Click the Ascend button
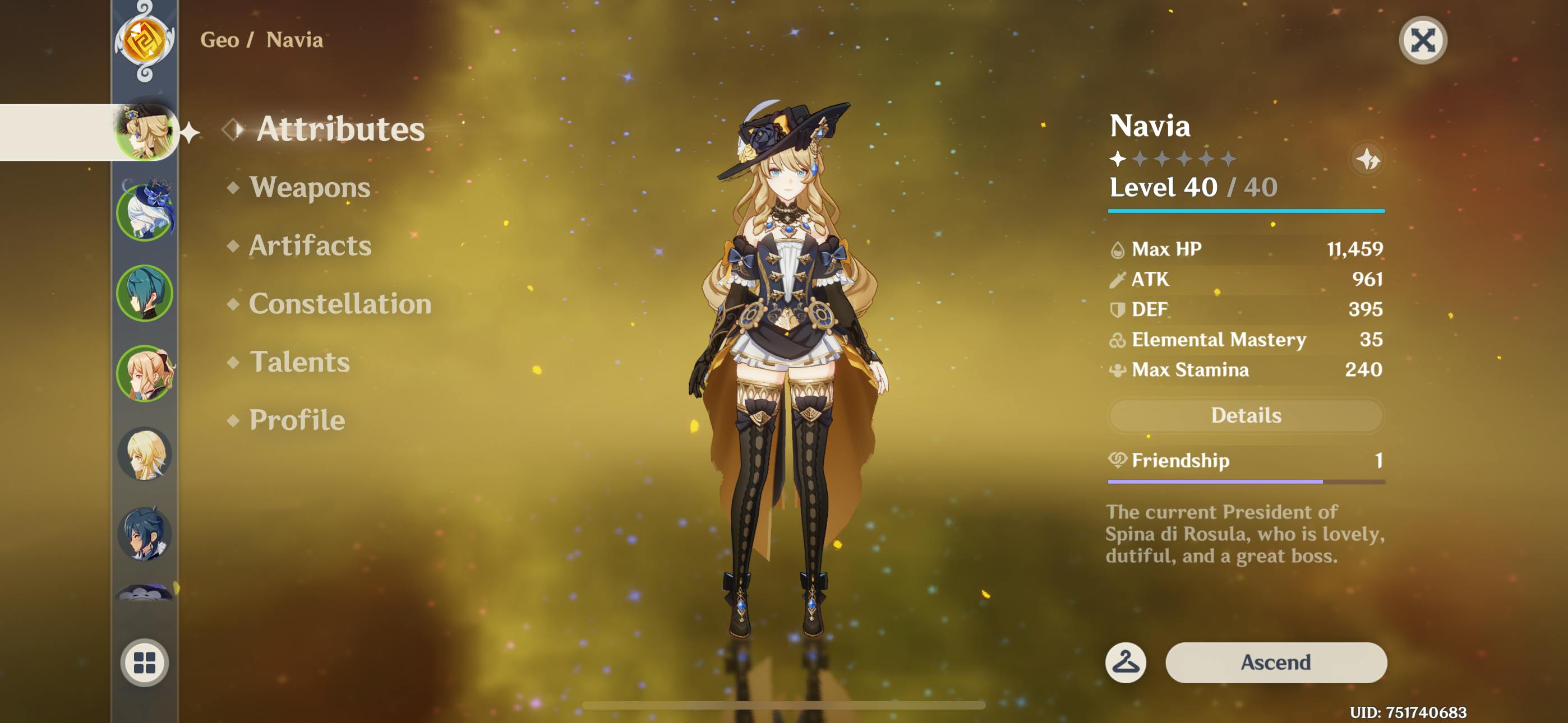This screenshot has width=1568, height=723. (1275, 662)
